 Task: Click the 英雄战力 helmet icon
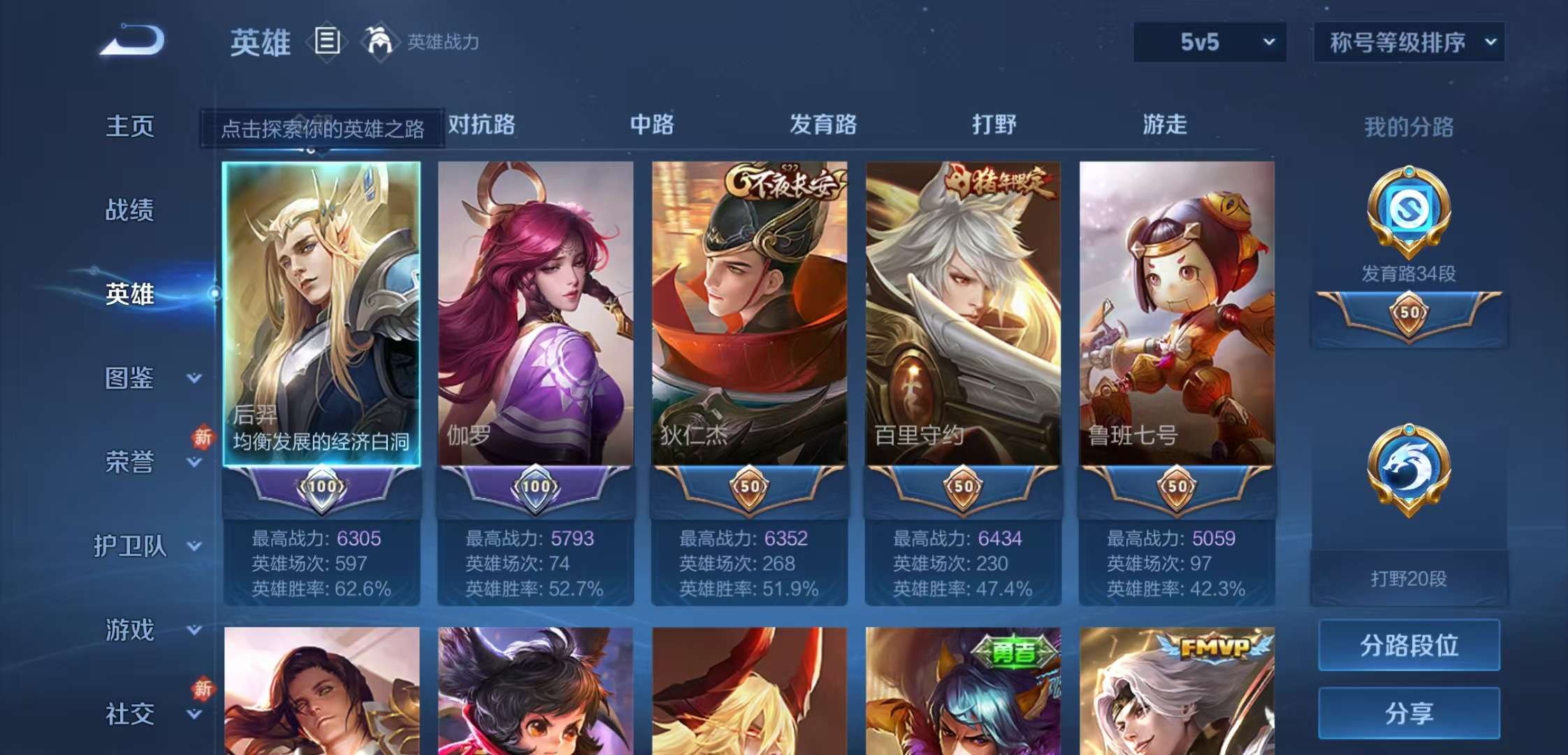[379, 42]
